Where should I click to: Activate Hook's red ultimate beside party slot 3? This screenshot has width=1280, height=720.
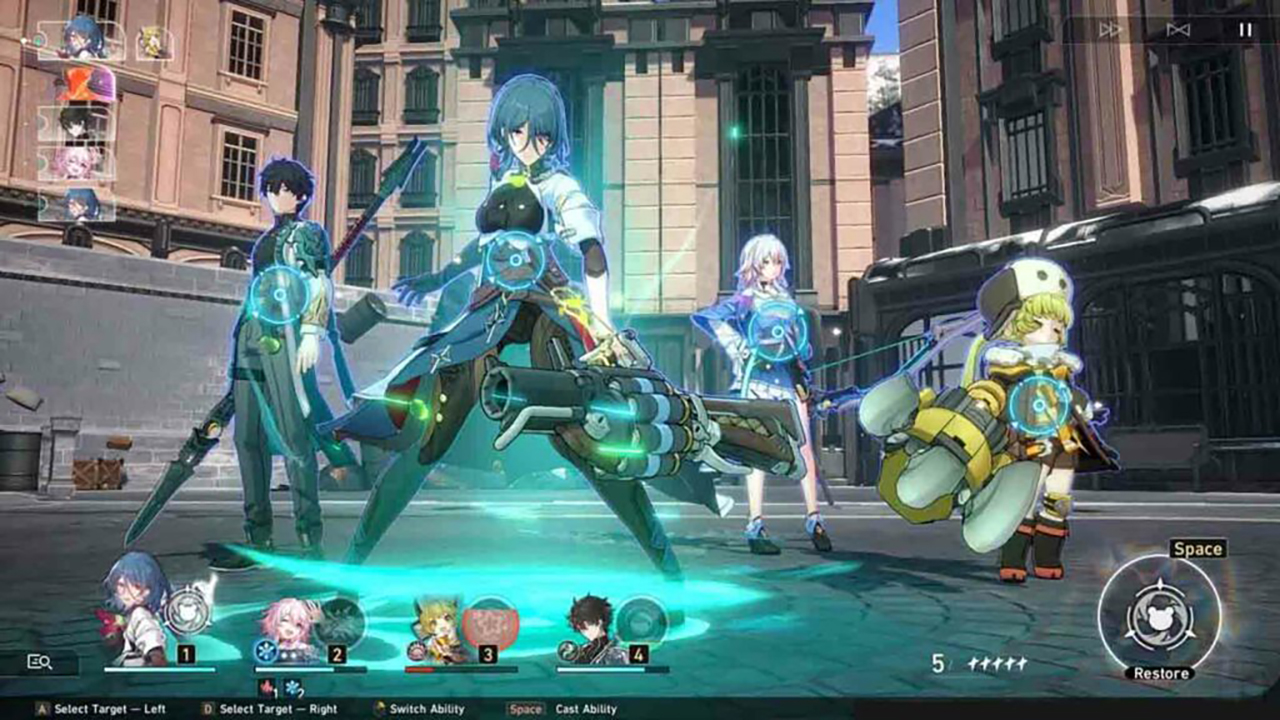(x=488, y=620)
